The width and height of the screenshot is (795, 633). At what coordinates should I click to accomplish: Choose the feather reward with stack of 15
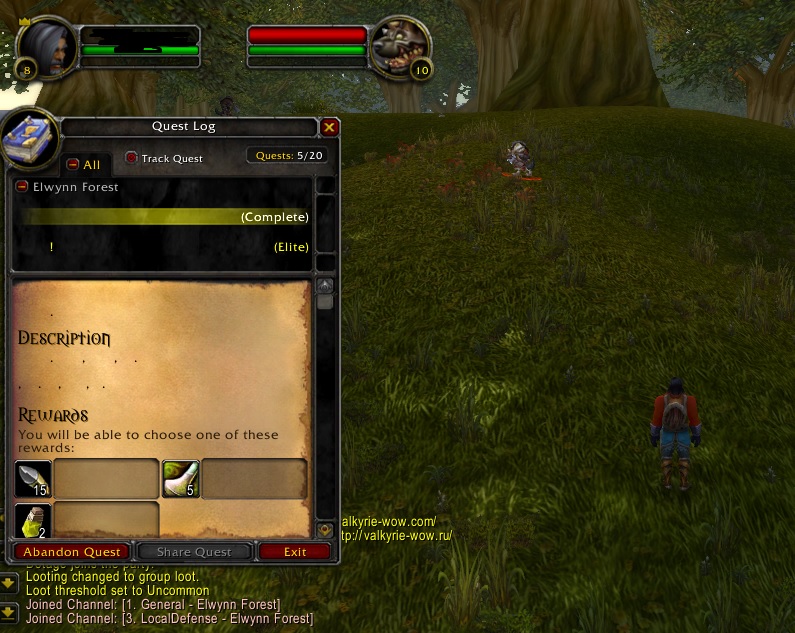click(33, 479)
